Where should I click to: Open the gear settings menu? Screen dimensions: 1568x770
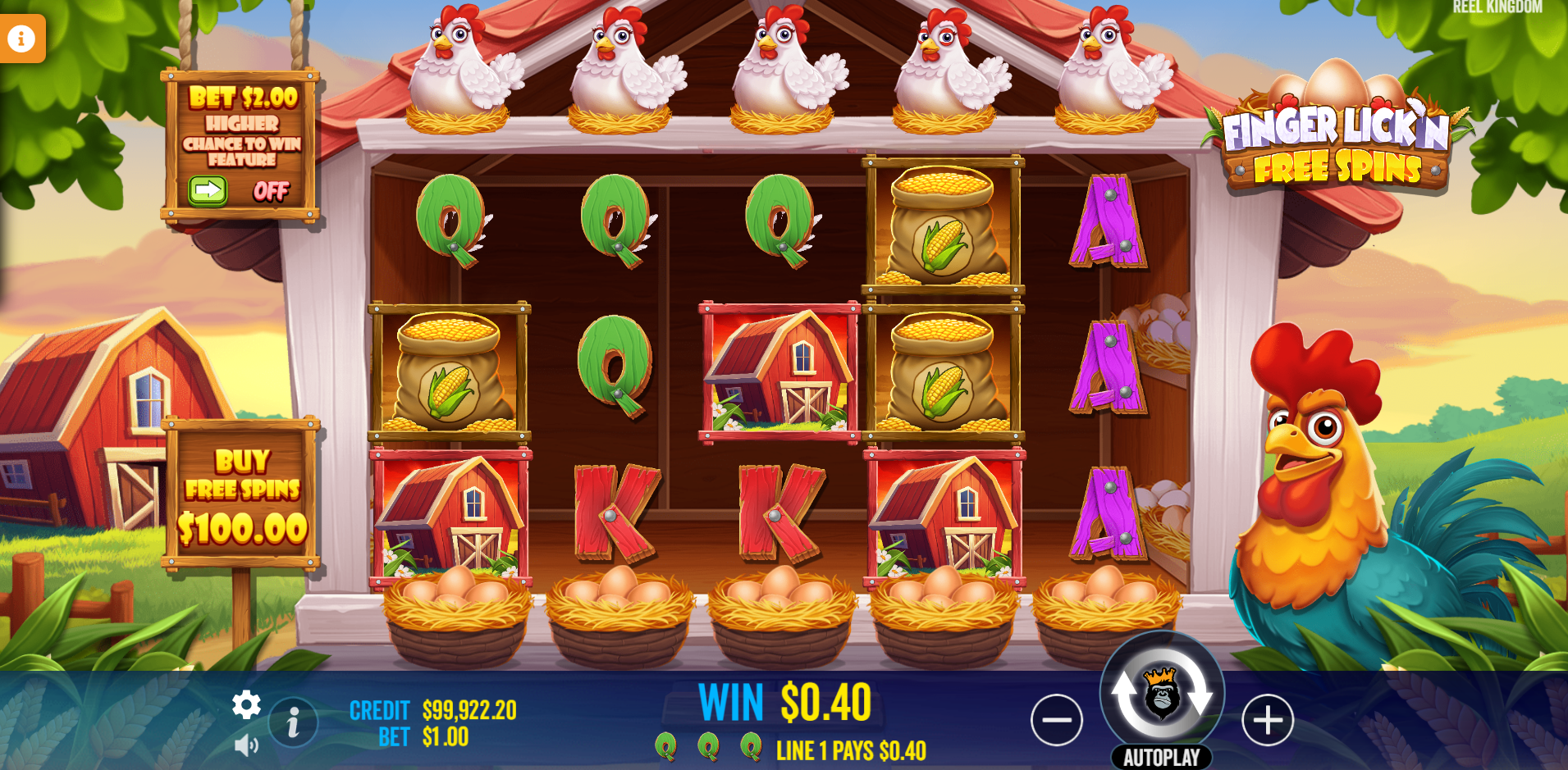246,705
